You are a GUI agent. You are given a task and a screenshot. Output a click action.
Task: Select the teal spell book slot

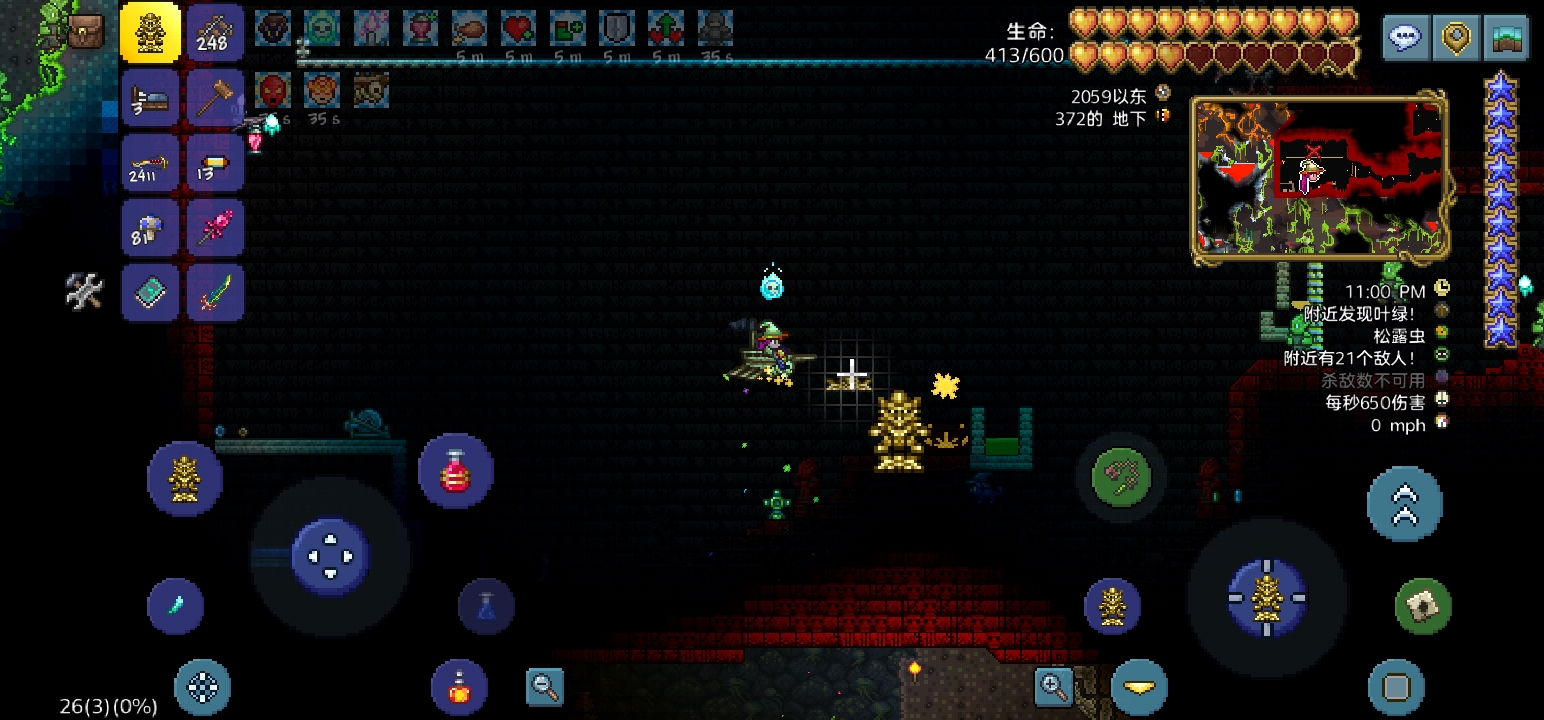click(x=151, y=294)
